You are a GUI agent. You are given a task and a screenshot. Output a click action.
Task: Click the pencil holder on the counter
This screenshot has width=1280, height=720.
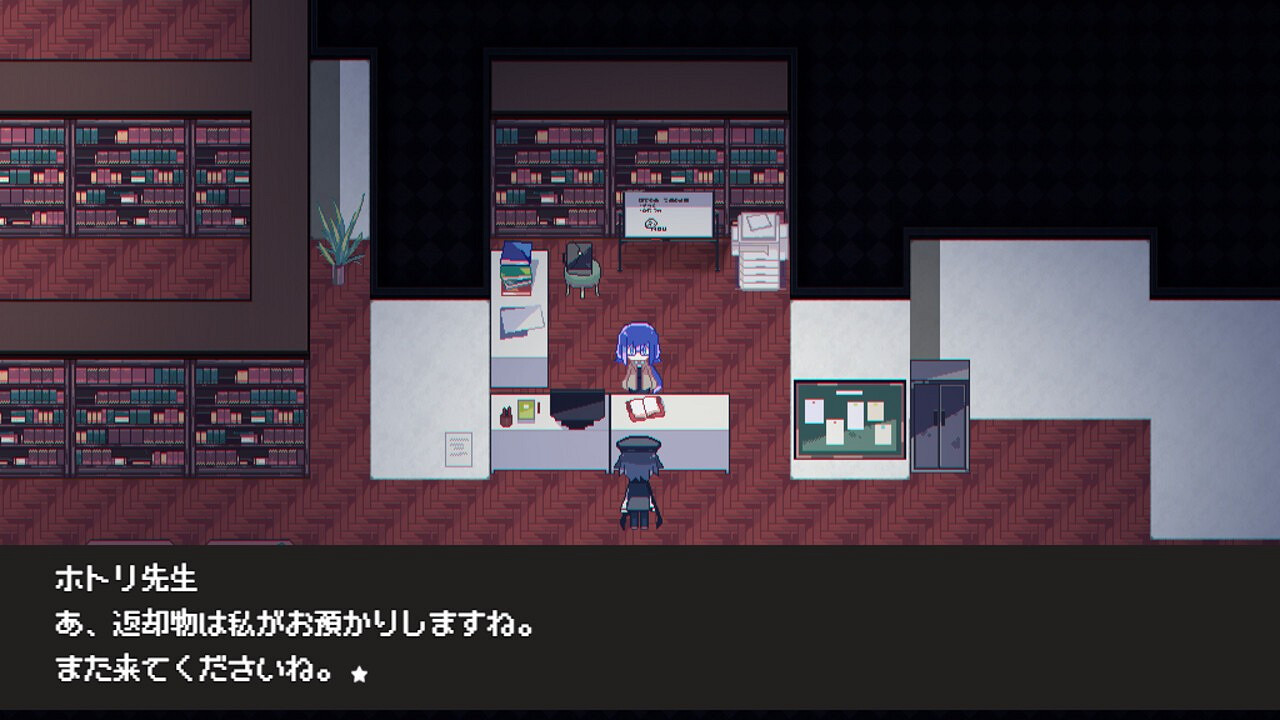pyautogui.click(x=505, y=415)
